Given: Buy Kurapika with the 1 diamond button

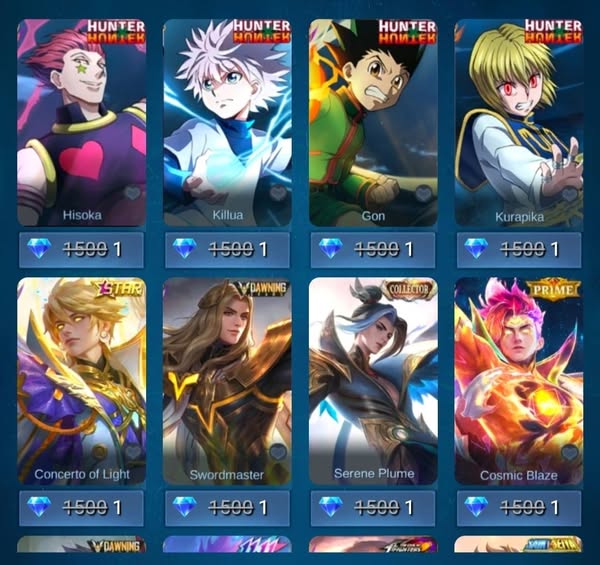Looking at the screenshot, I should [x=519, y=249].
